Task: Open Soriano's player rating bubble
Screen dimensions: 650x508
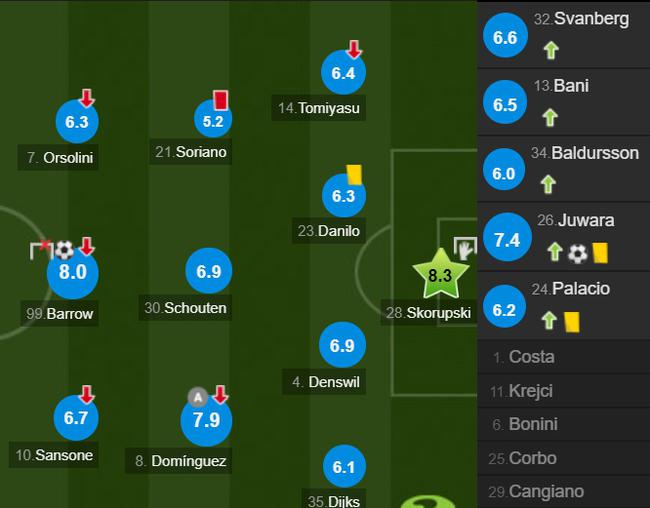Action: point(212,120)
